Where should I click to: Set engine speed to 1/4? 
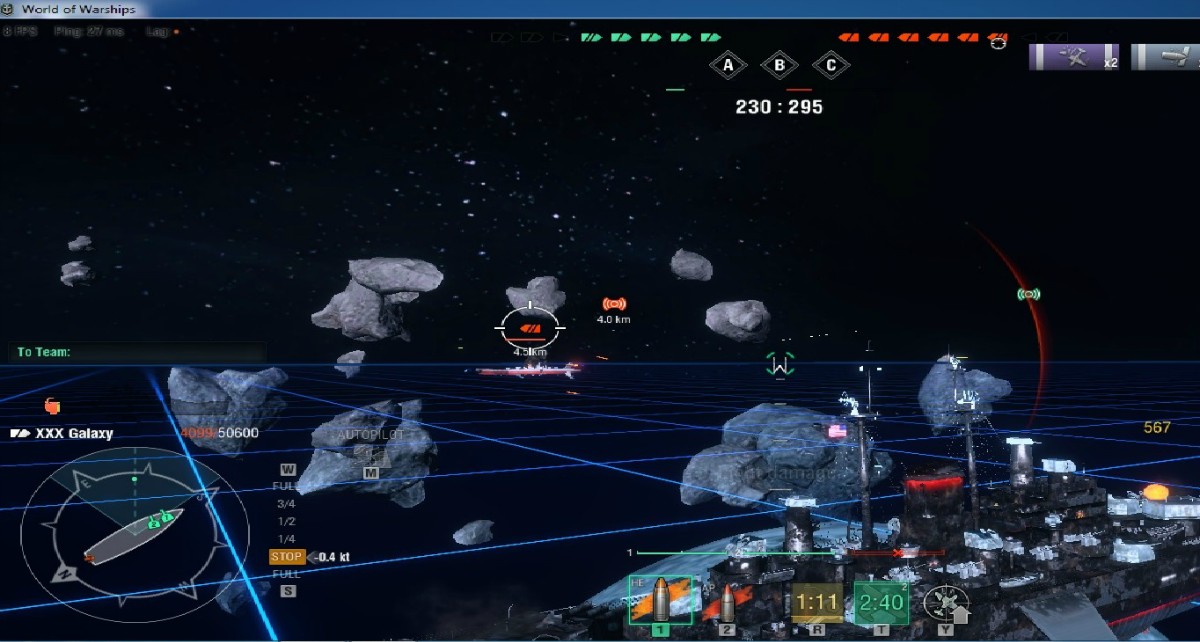[286, 539]
